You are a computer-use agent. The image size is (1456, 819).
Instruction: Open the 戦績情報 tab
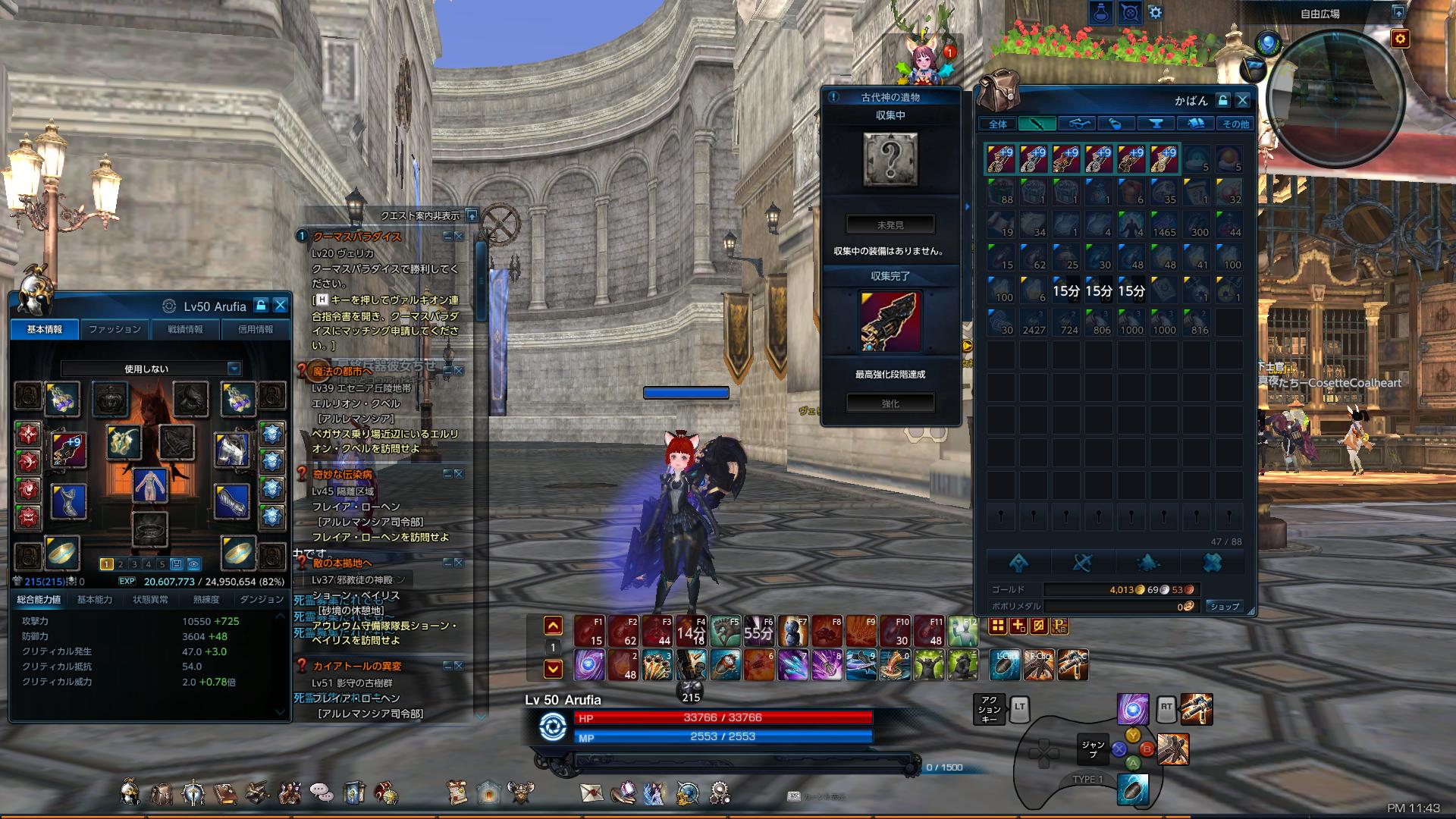click(185, 329)
